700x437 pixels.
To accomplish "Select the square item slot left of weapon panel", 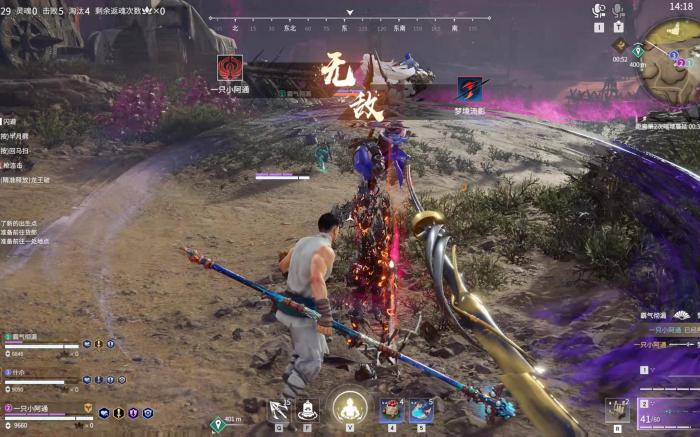I will coord(616,409).
